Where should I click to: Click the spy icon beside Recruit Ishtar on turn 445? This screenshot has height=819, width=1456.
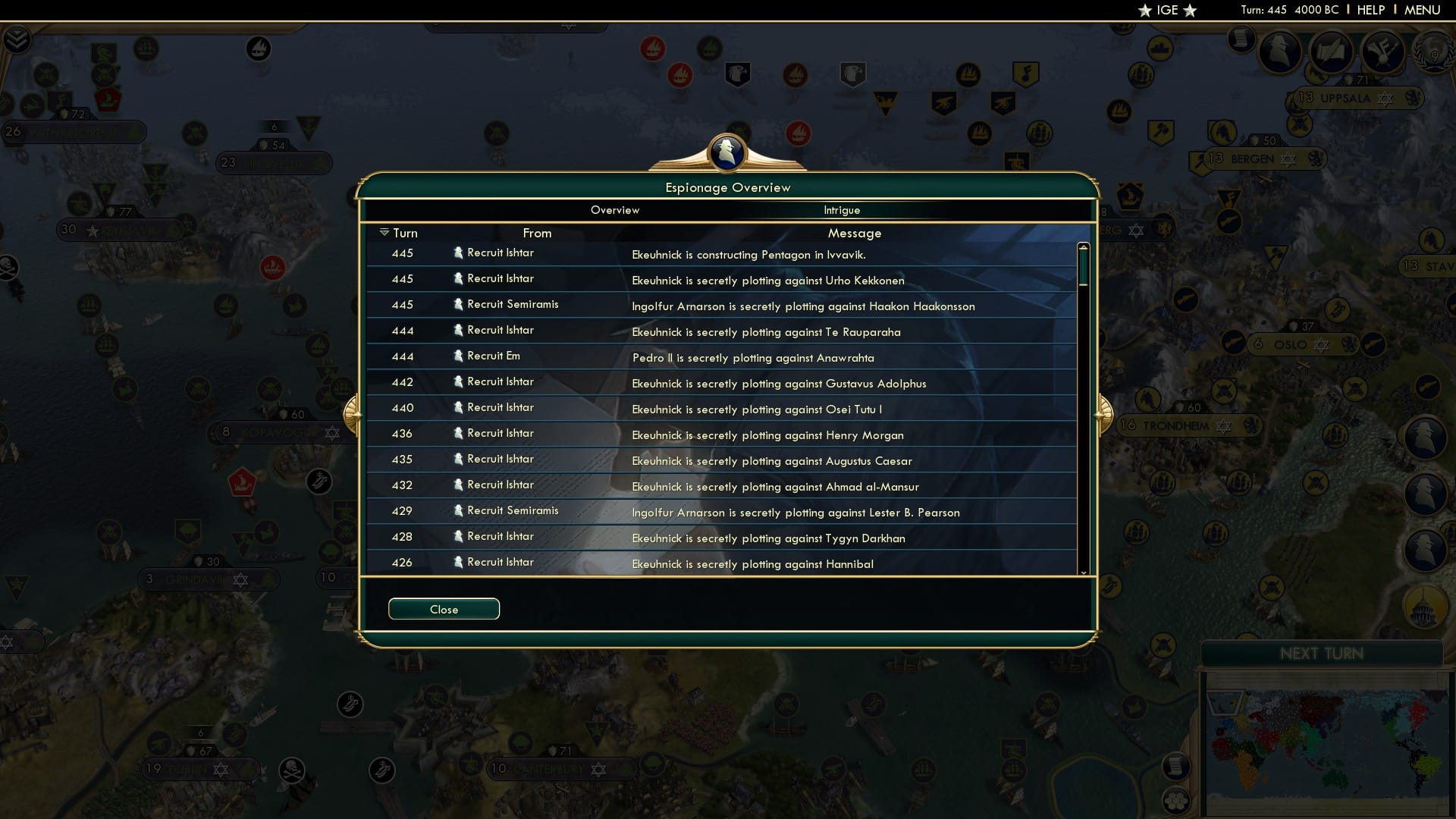coord(458,253)
